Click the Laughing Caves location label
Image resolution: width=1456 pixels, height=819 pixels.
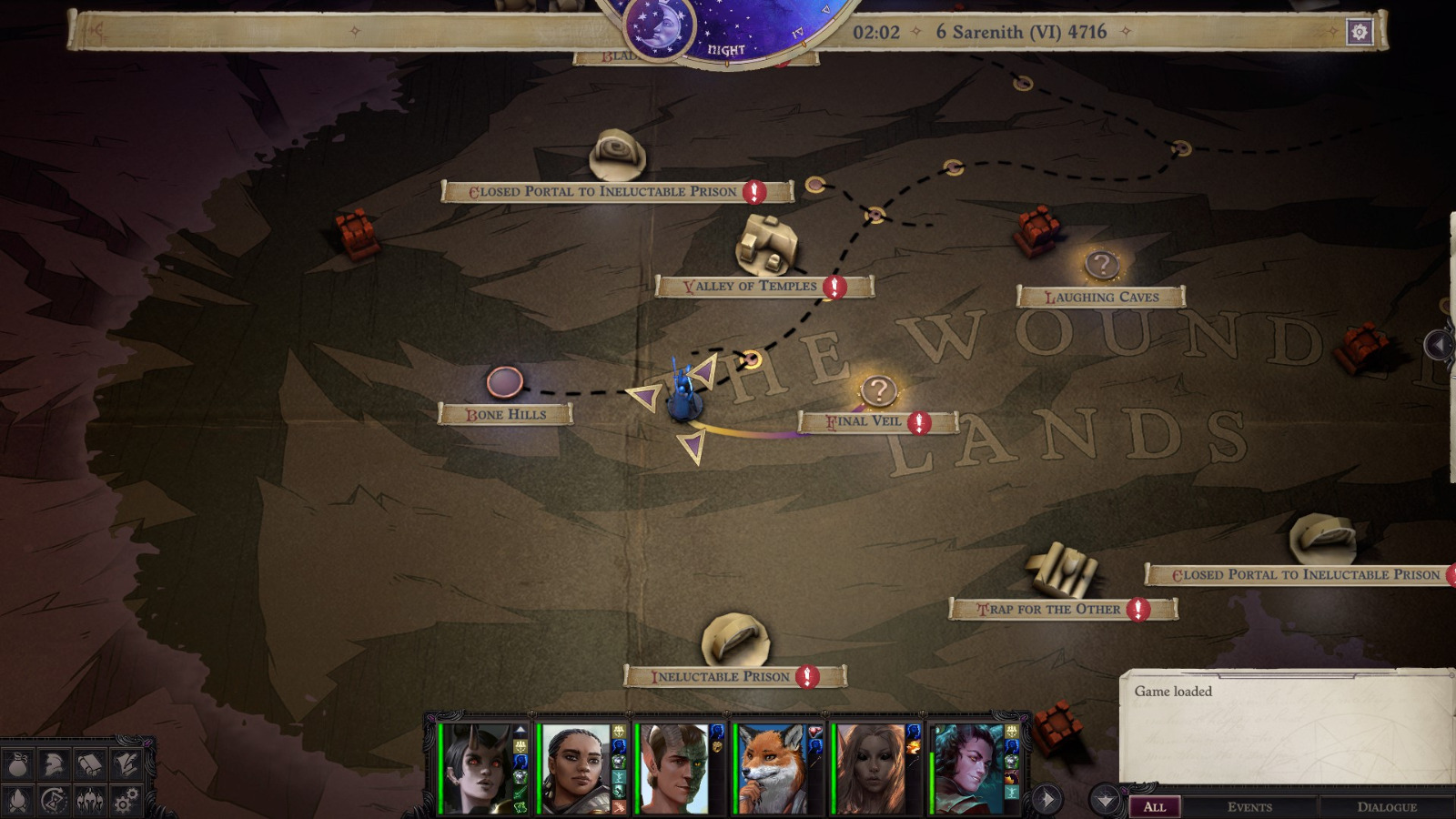(1102, 296)
